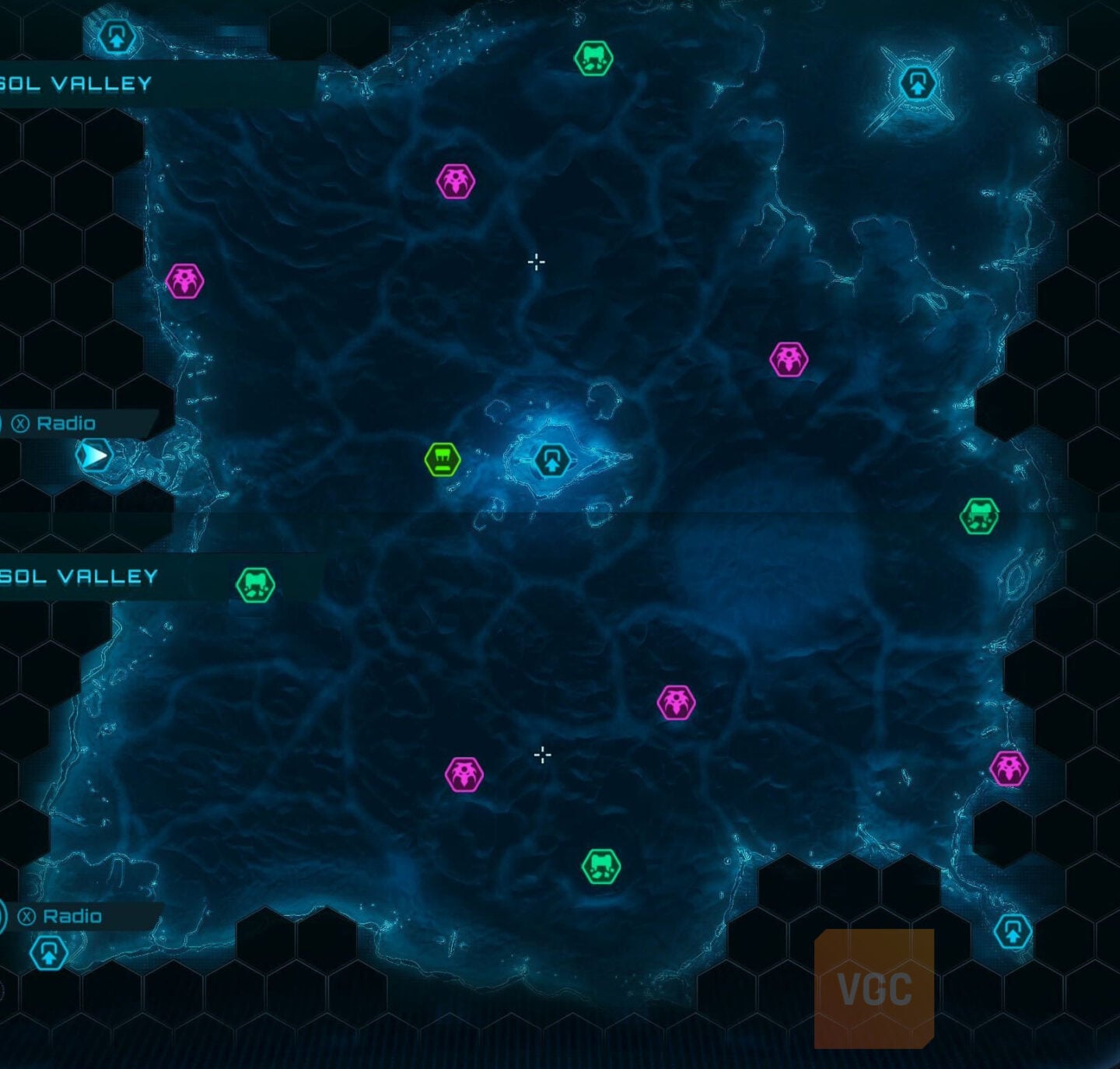Select the cyan landing arrow icon in the top-left corner
Image resolution: width=1120 pixels, height=1069 pixels.
point(115,34)
